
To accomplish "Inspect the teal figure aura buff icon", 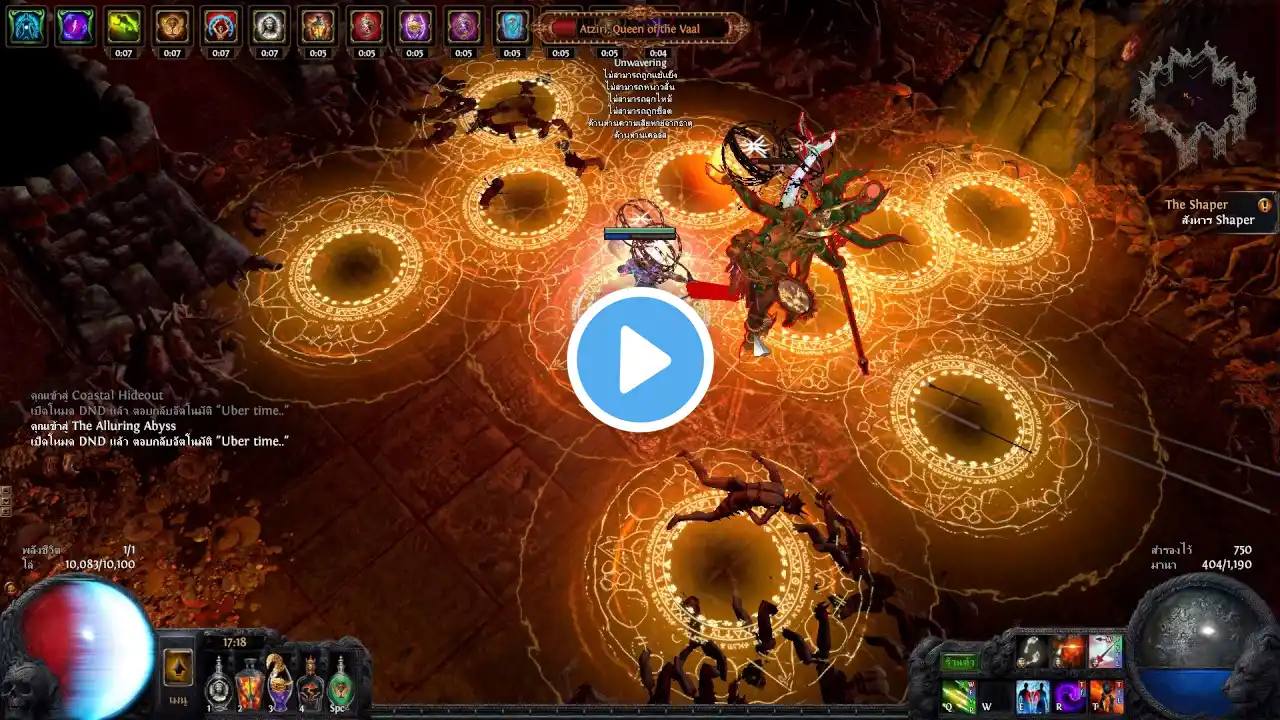I will 26,26.
